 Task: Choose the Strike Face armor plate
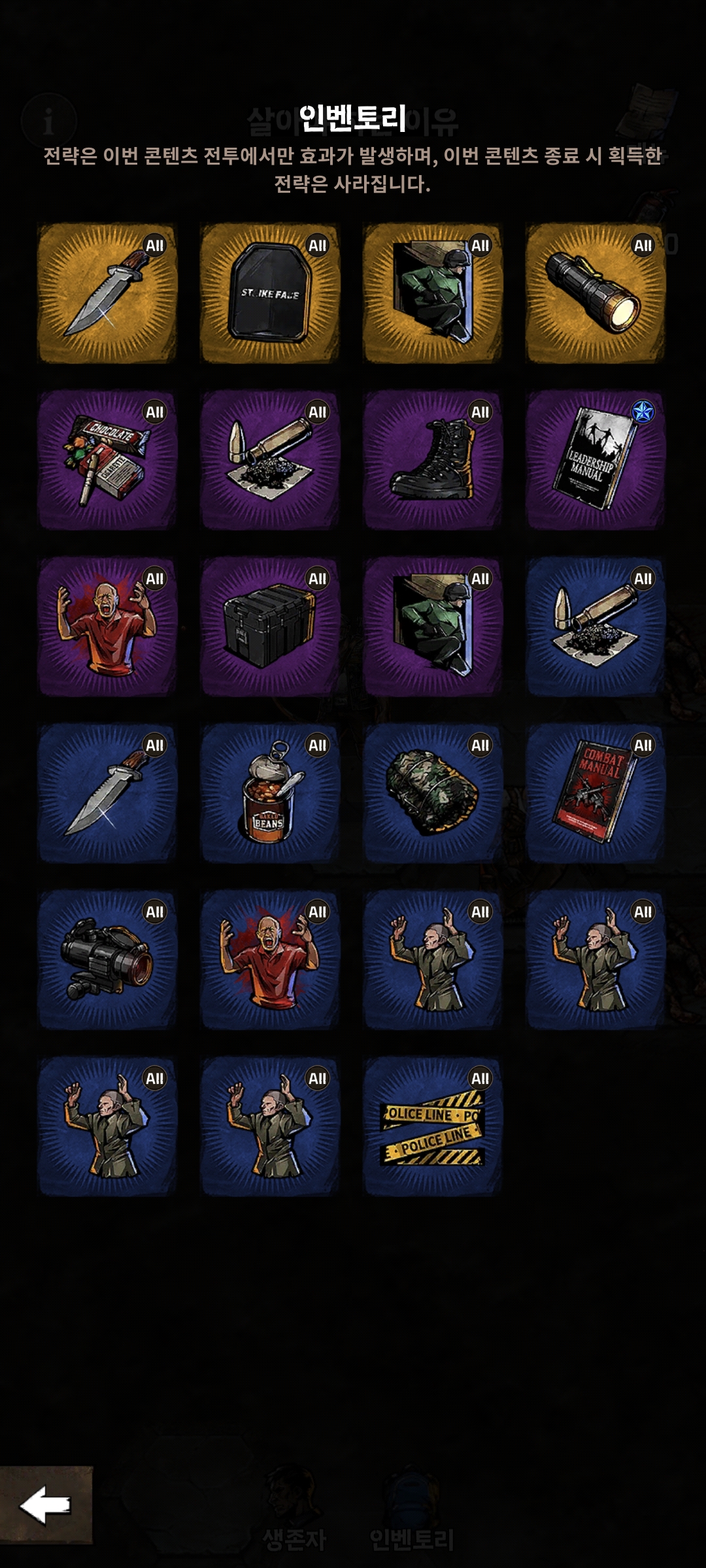[270, 293]
